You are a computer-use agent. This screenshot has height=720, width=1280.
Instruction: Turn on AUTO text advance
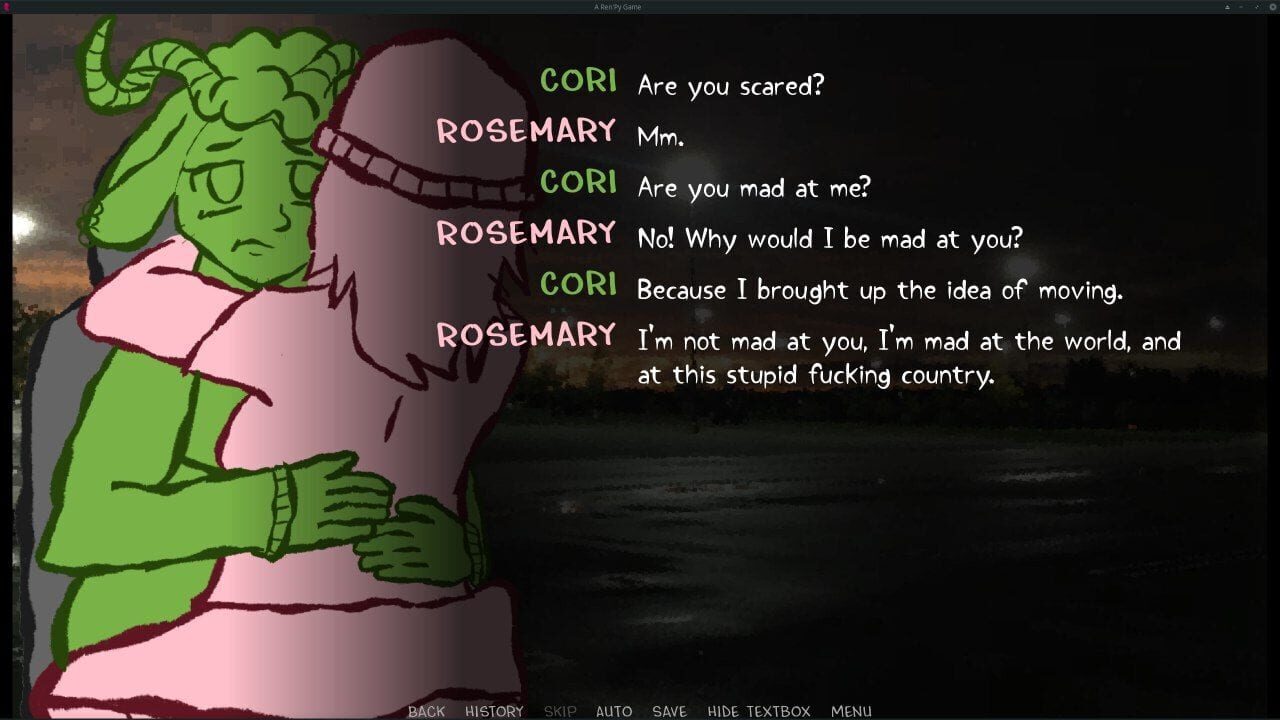[614, 711]
